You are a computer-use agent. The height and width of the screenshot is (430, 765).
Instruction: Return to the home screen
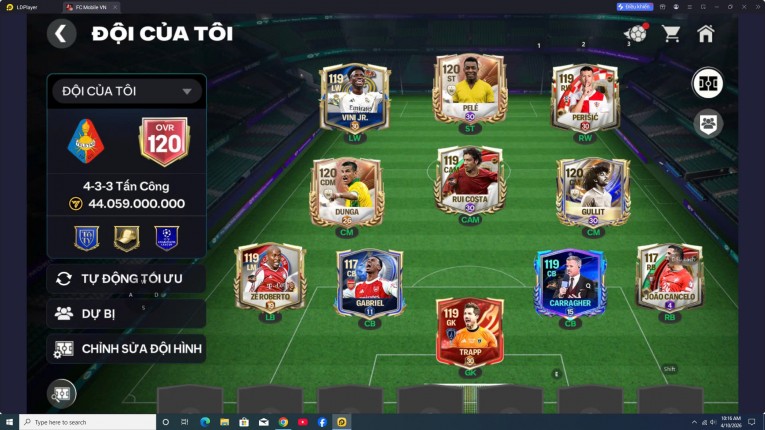click(706, 33)
